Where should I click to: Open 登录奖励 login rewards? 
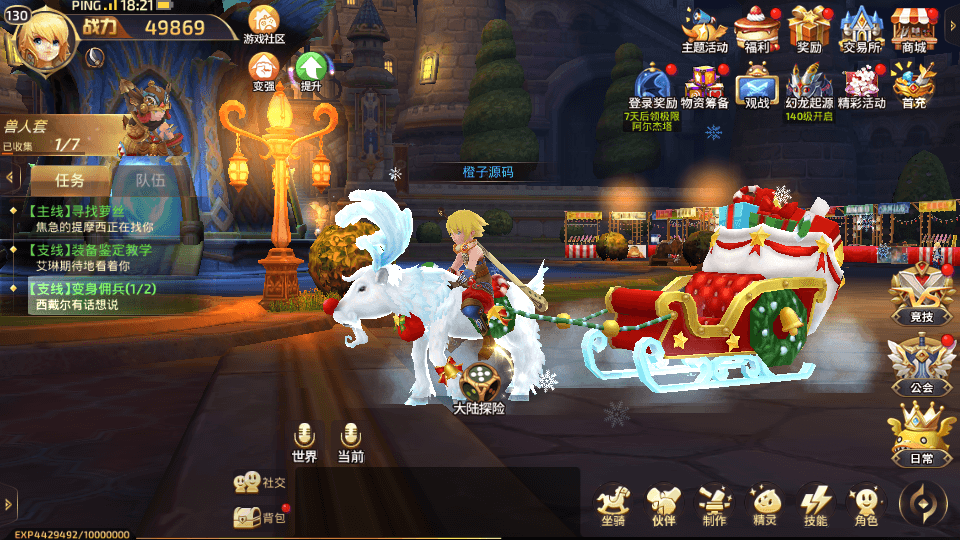coord(653,84)
